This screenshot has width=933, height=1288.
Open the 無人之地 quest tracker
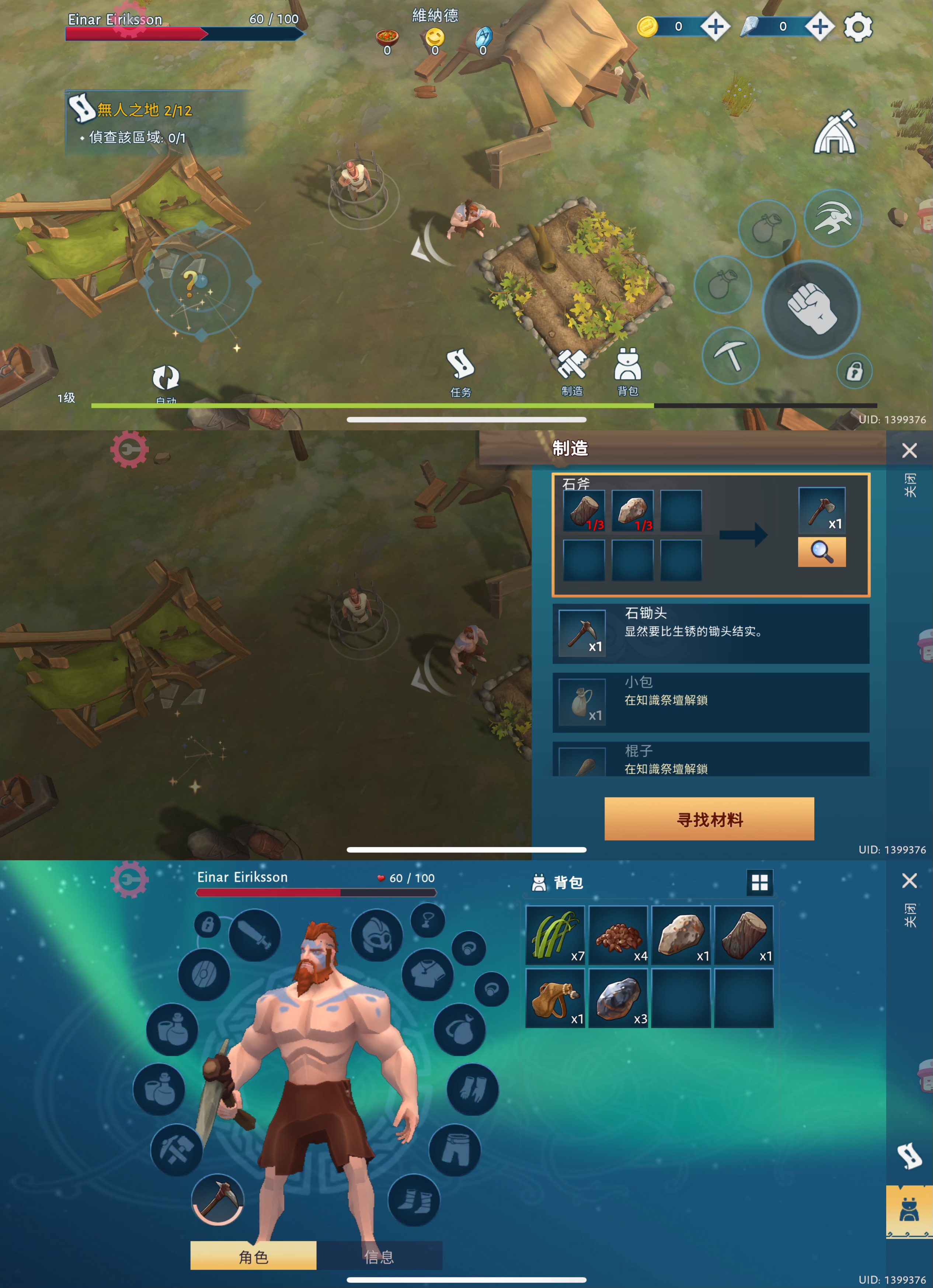[142, 110]
